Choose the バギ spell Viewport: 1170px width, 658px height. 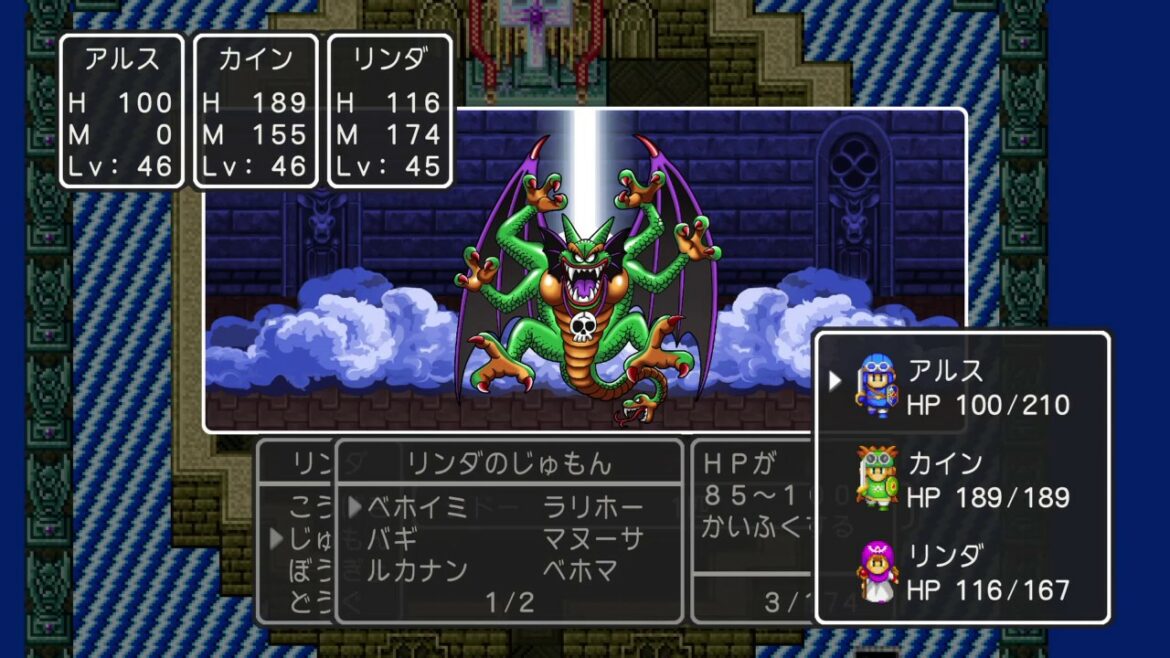tap(392, 540)
